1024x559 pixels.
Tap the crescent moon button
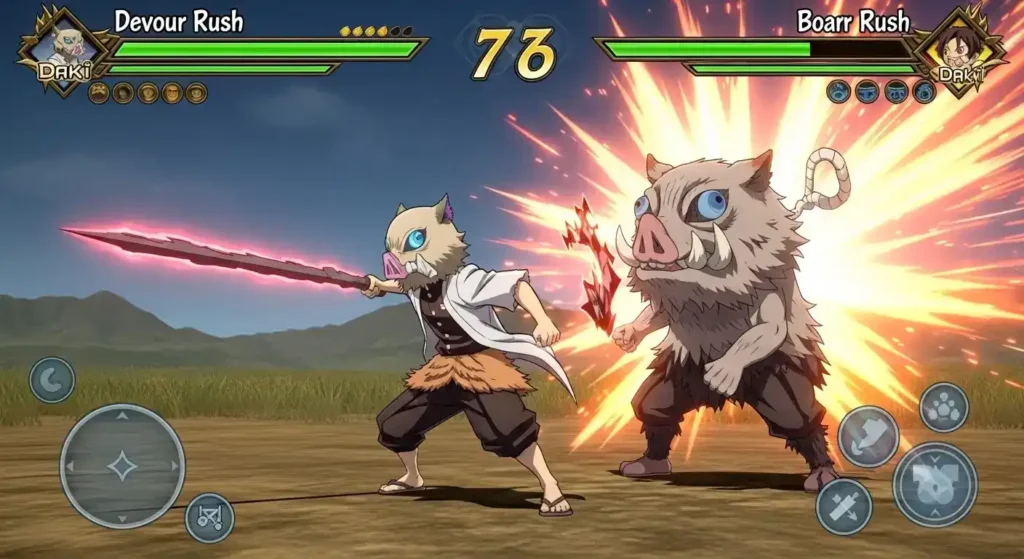[52, 380]
